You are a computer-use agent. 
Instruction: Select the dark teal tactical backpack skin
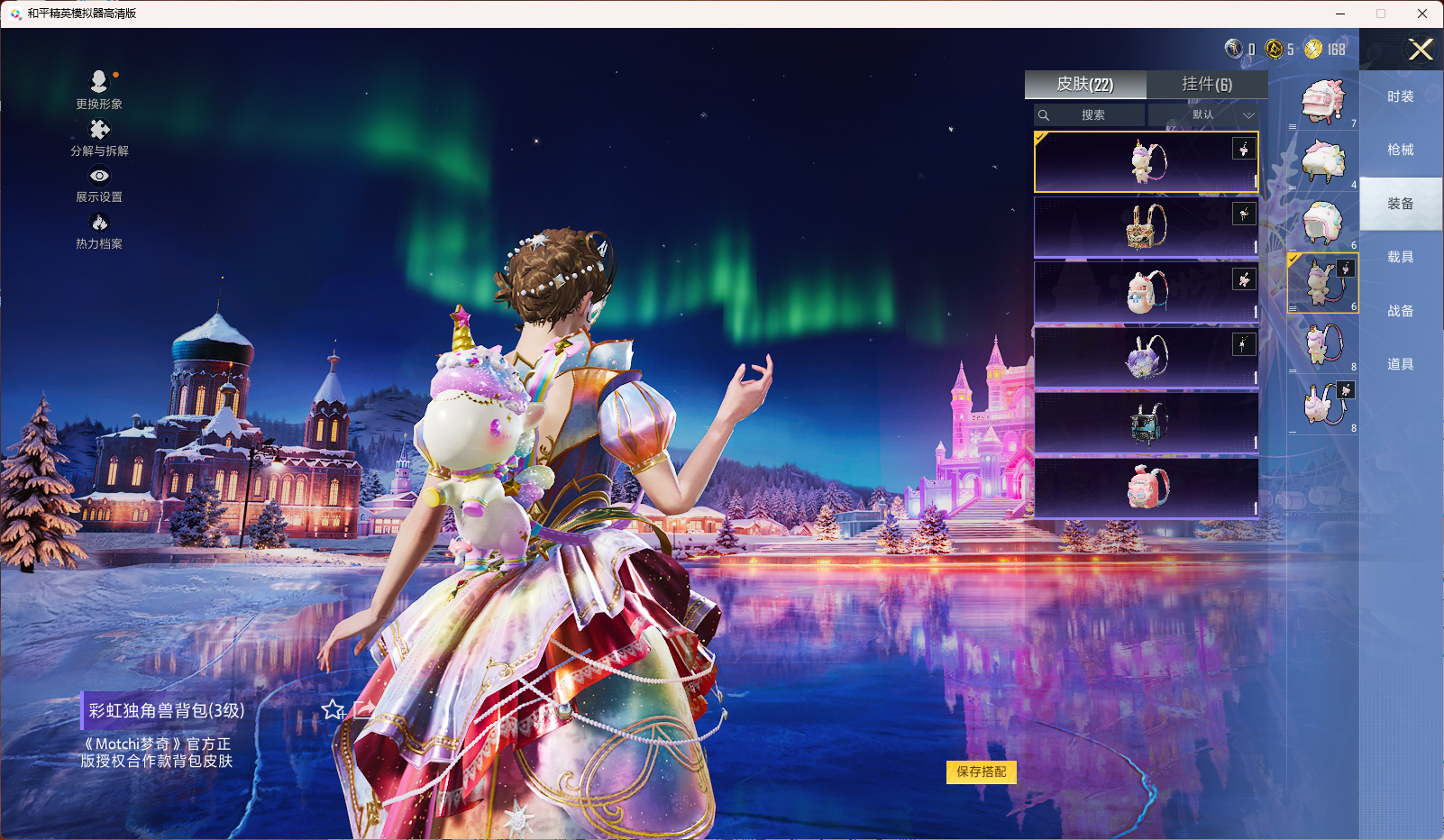1146,422
